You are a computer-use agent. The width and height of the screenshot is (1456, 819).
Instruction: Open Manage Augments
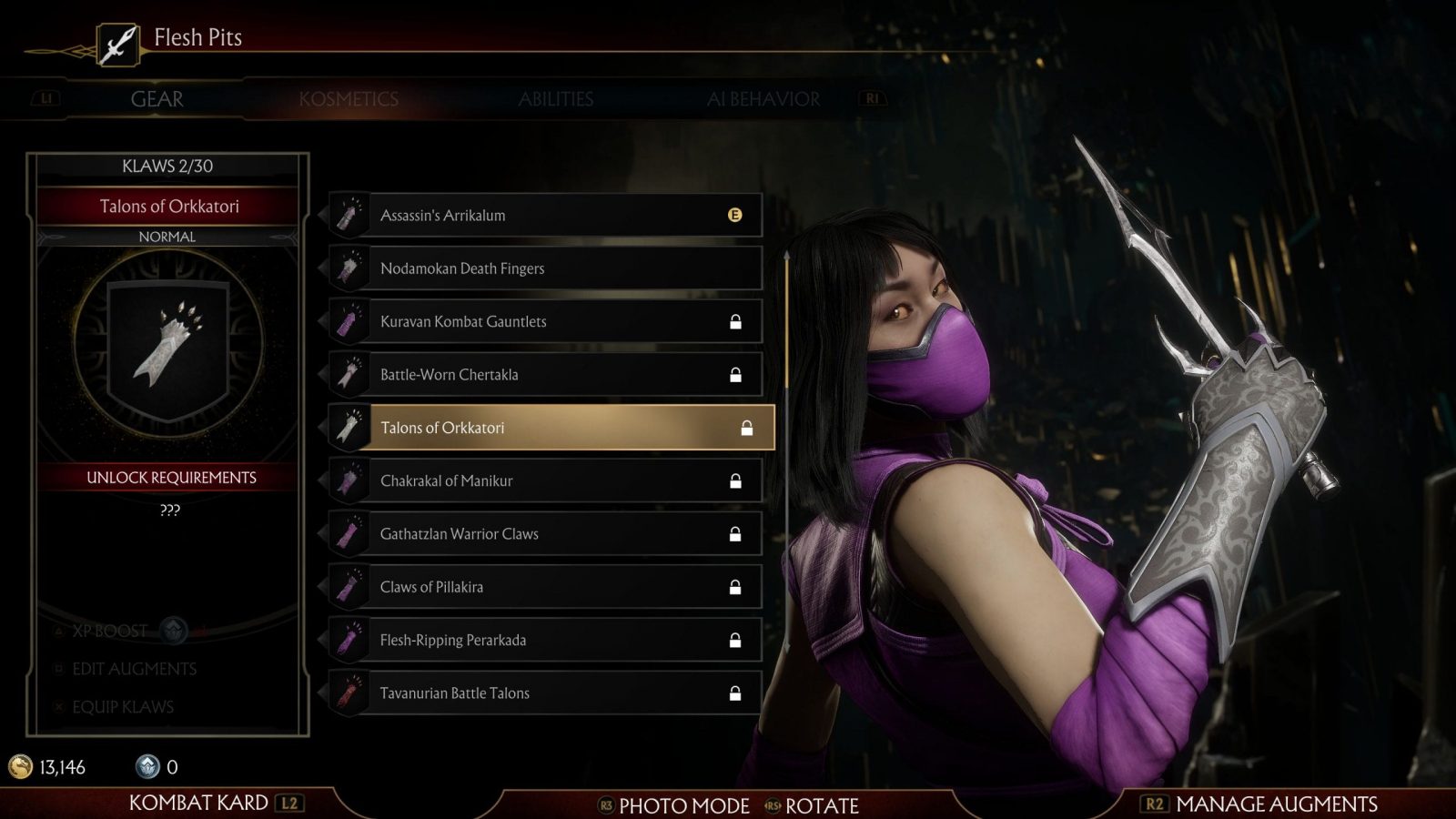[x=1275, y=804]
